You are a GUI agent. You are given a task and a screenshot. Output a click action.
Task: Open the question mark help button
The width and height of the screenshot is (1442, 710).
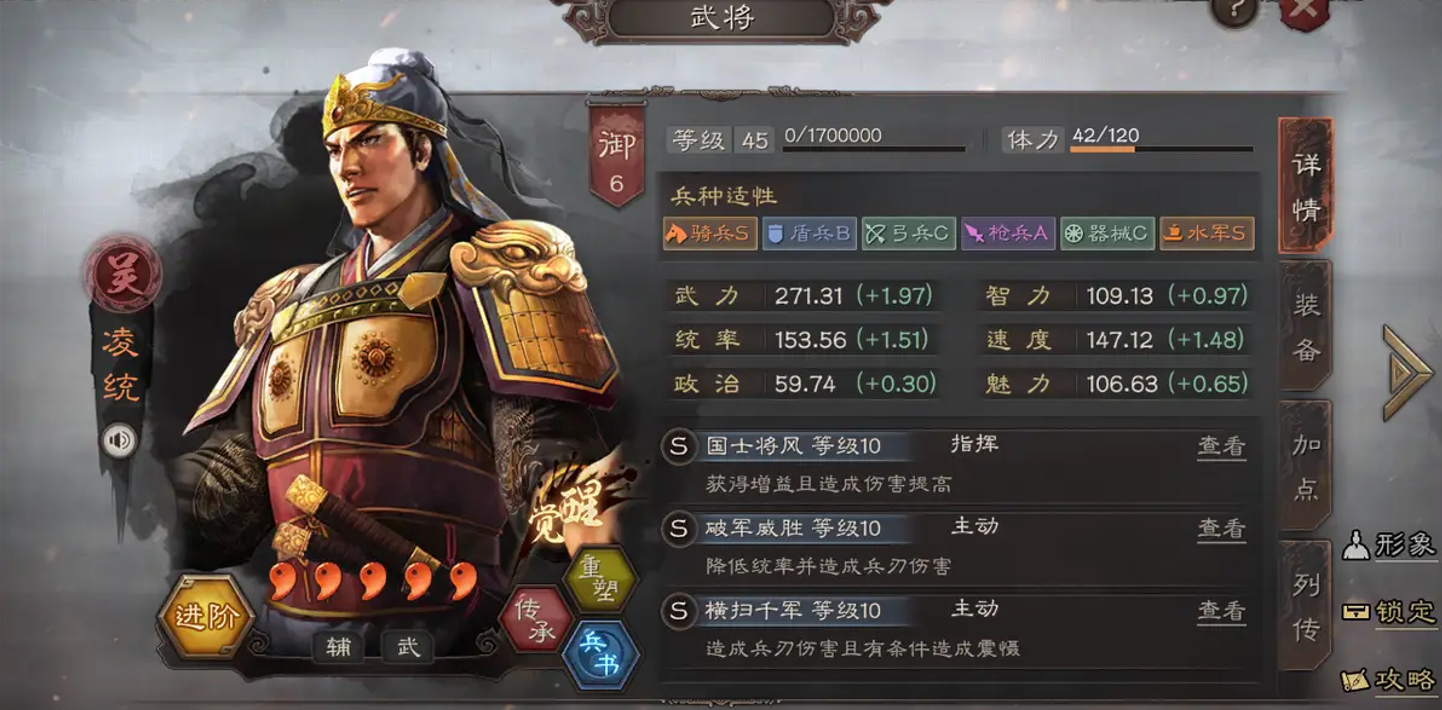tap(1233, 10)
